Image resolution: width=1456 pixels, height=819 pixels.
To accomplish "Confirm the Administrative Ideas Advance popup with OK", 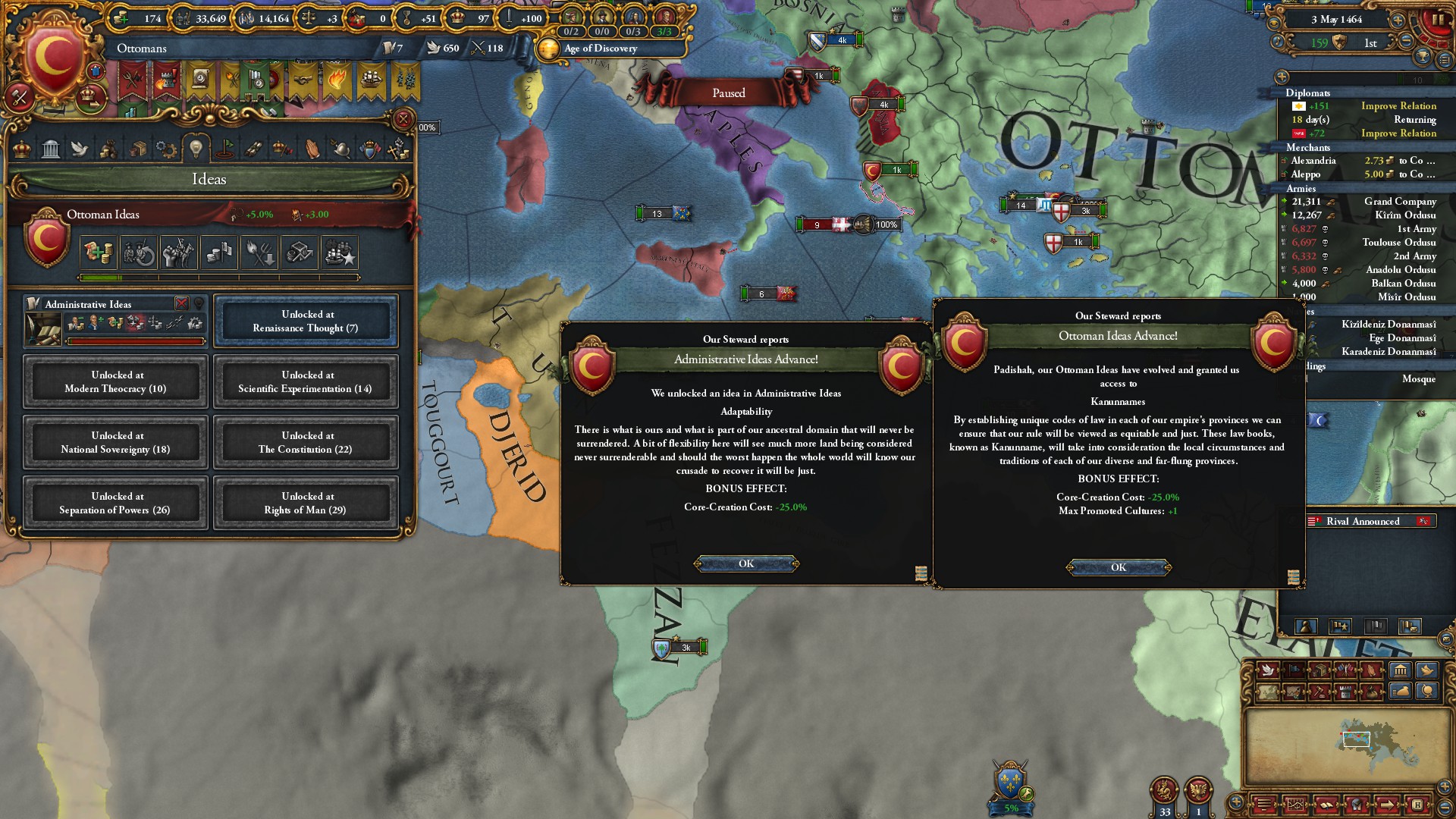I will (x=746, y=563).
